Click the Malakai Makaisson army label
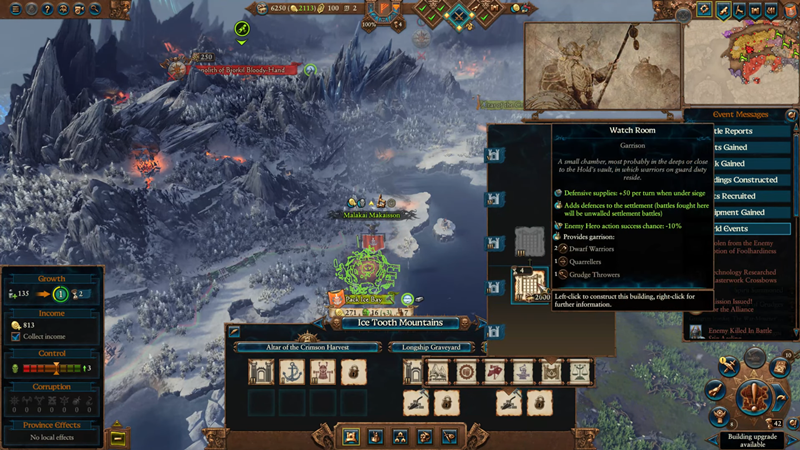800x450 pixels. (x=373, y=215)
